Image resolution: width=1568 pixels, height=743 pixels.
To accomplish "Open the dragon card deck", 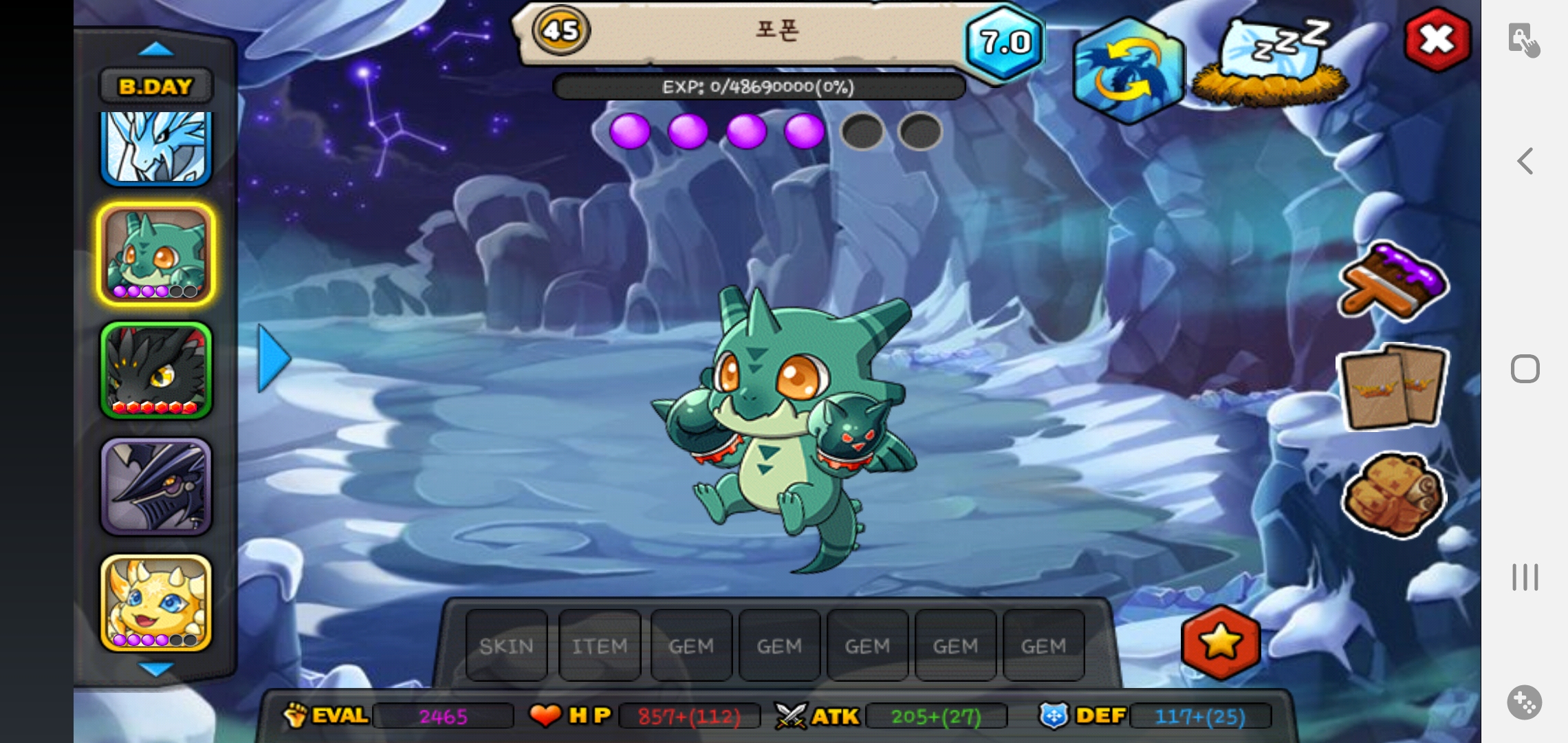I will (x=1393, y=387).
